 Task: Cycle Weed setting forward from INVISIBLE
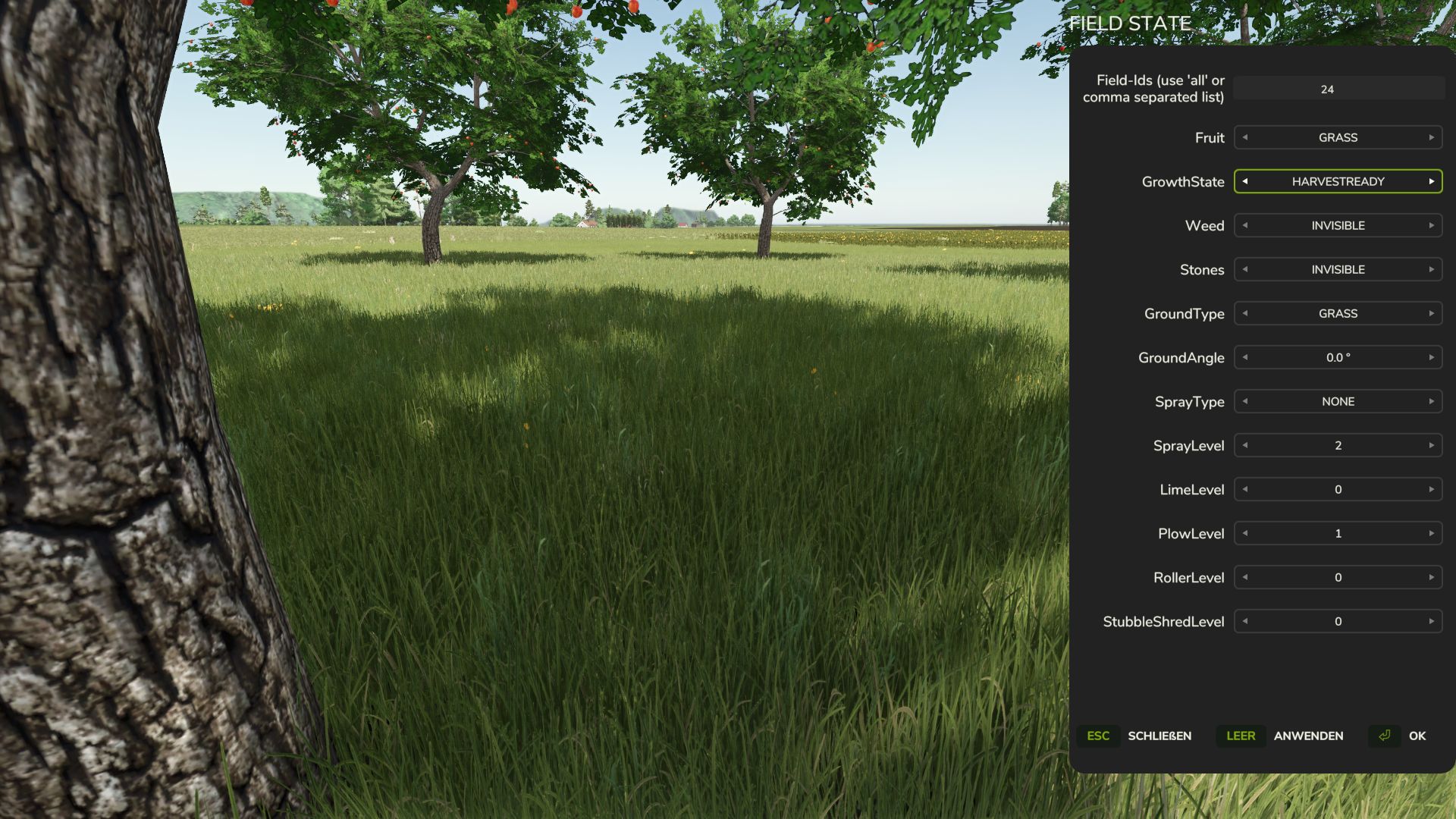[x=1430, y=225]
